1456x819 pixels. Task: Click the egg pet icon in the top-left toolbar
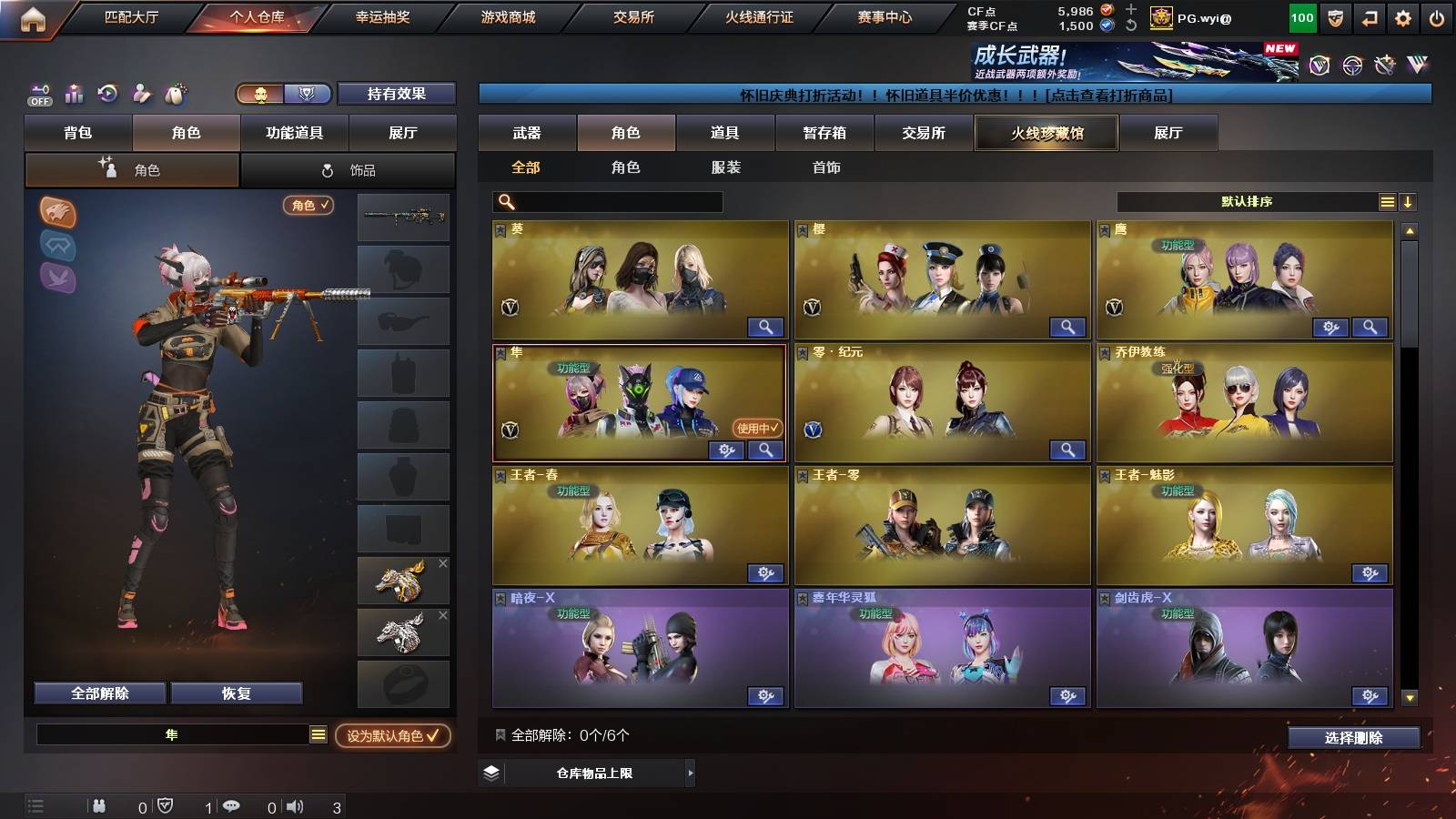(x=175, y=94)
